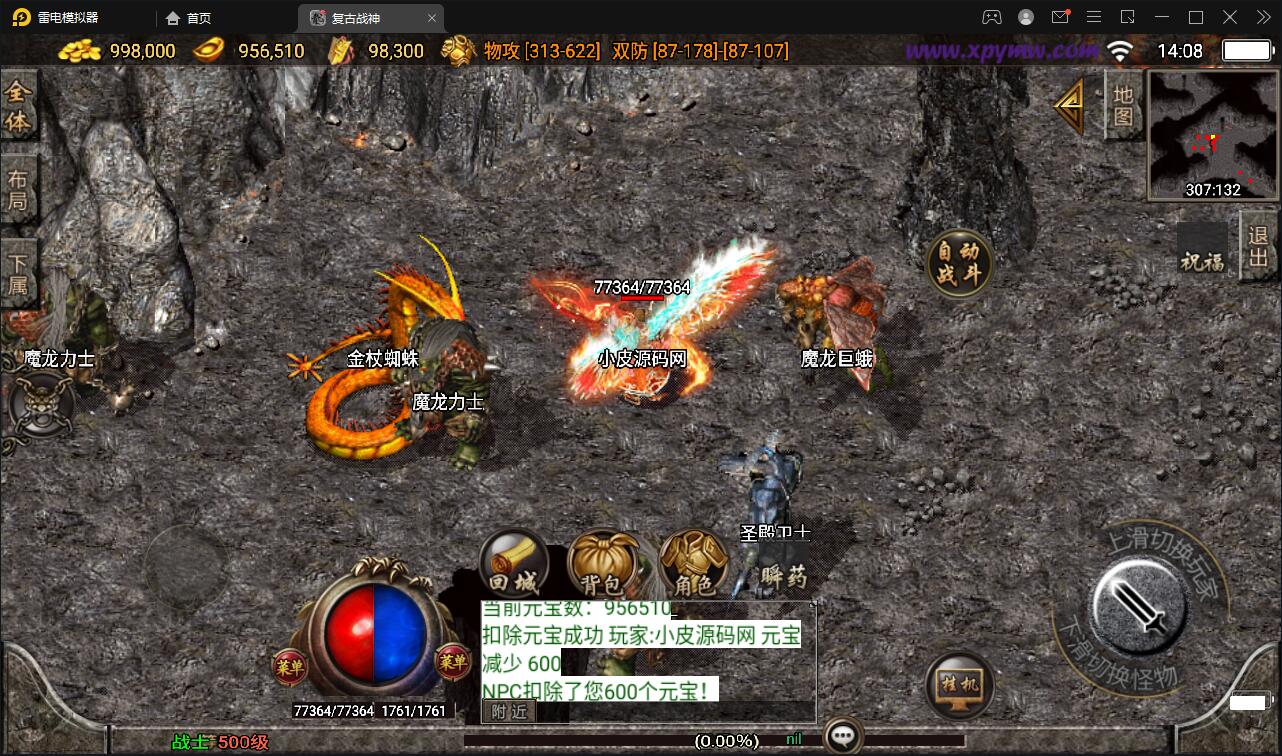Select the 附近 nearby chat channel
This screenshot has height=756, width=1282.
(509, 711)
